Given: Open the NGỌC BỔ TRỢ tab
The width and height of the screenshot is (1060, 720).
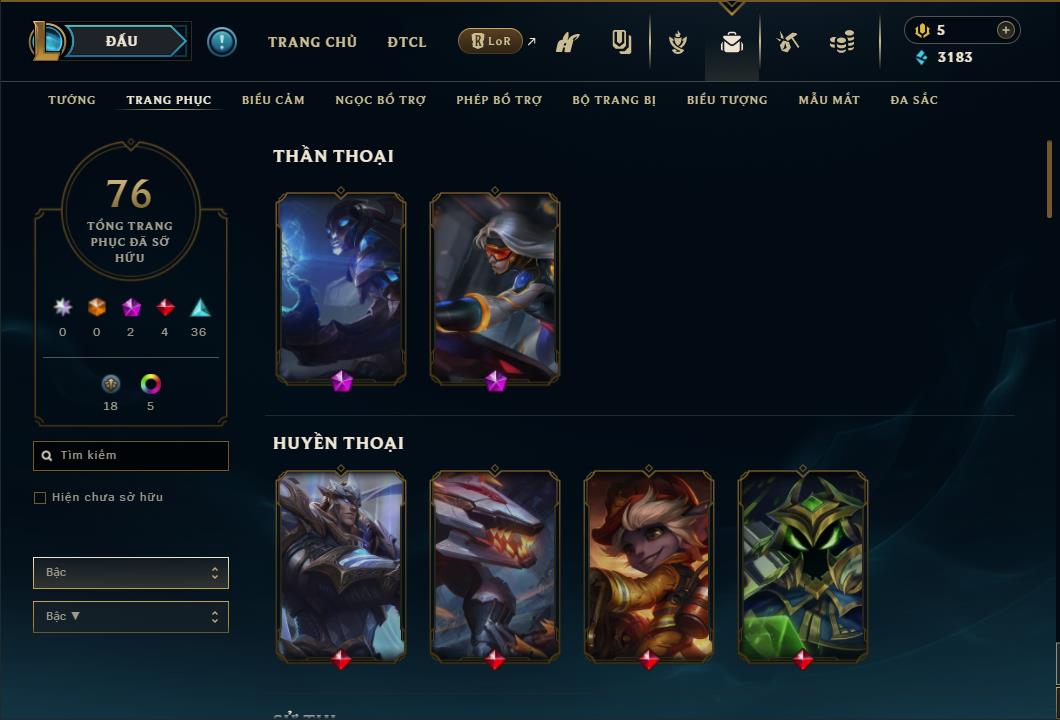Looking at the screenshot, I should (x=380, y=100).
